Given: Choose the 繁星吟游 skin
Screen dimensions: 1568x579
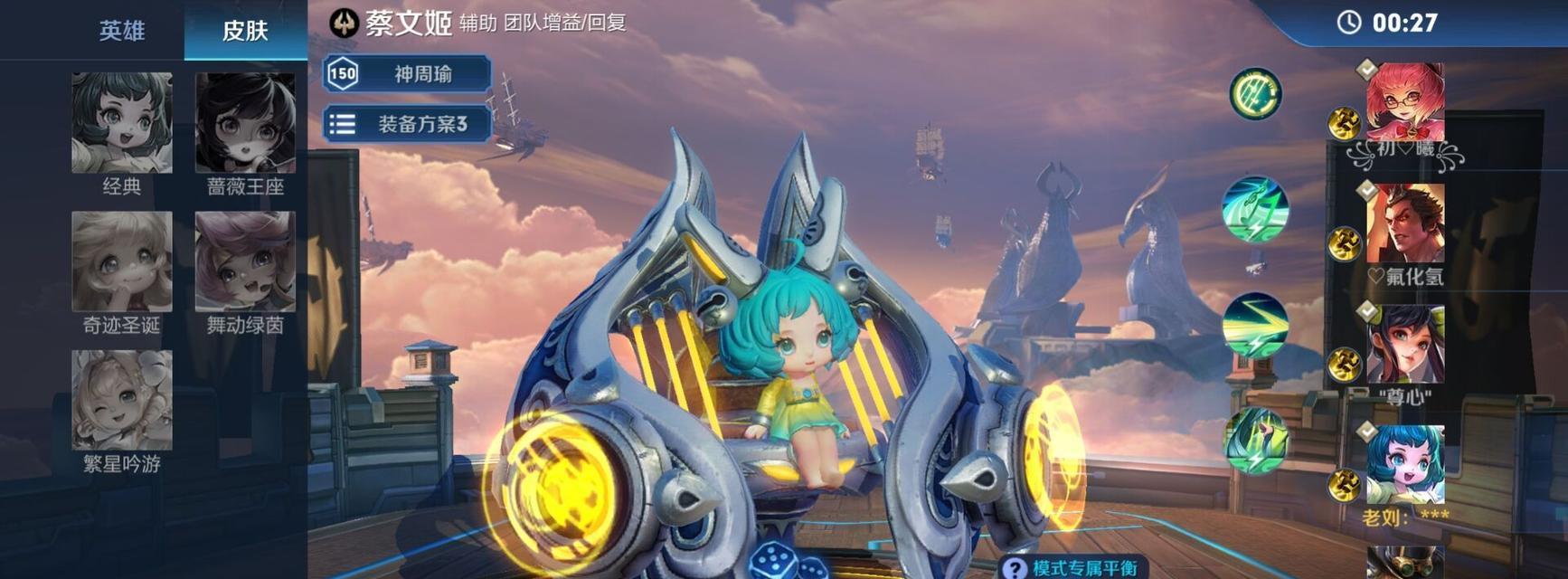Looking at the screenshot, I should (122, 400).
